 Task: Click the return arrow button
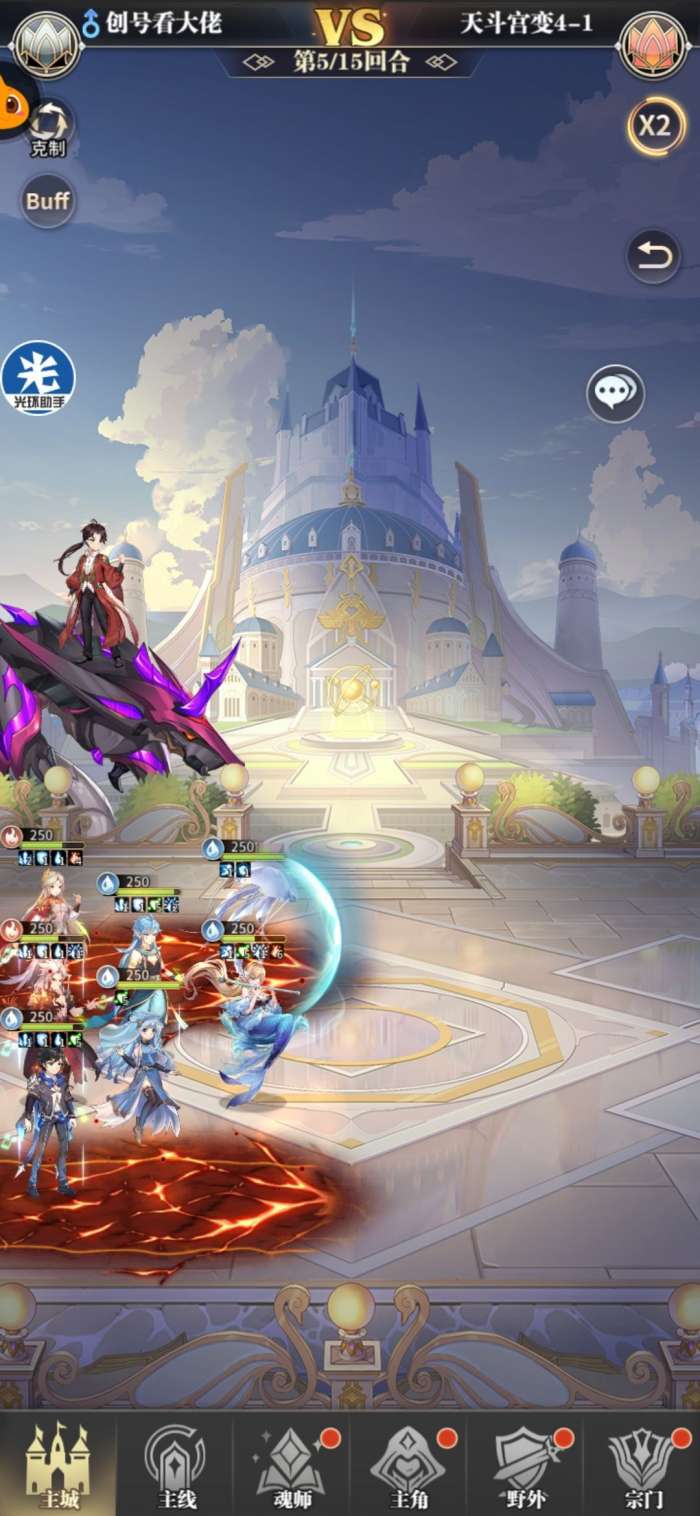click(x=653, y=257)
